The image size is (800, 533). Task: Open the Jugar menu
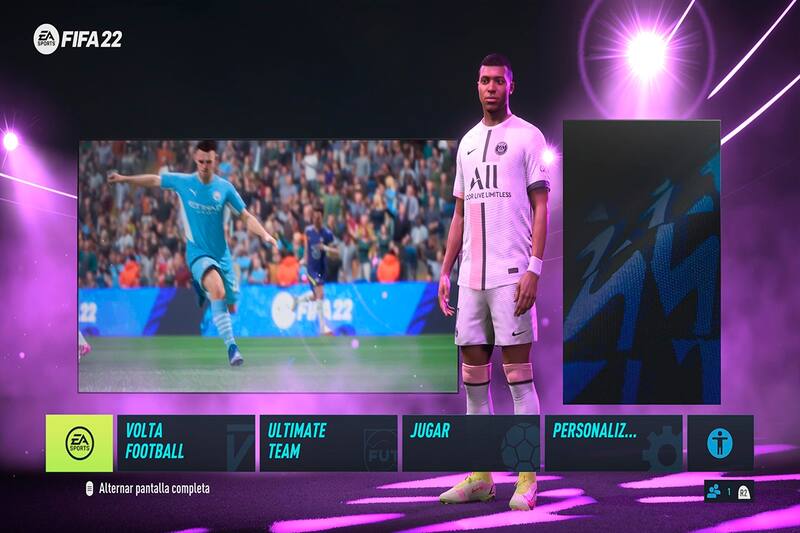(470, 443)
